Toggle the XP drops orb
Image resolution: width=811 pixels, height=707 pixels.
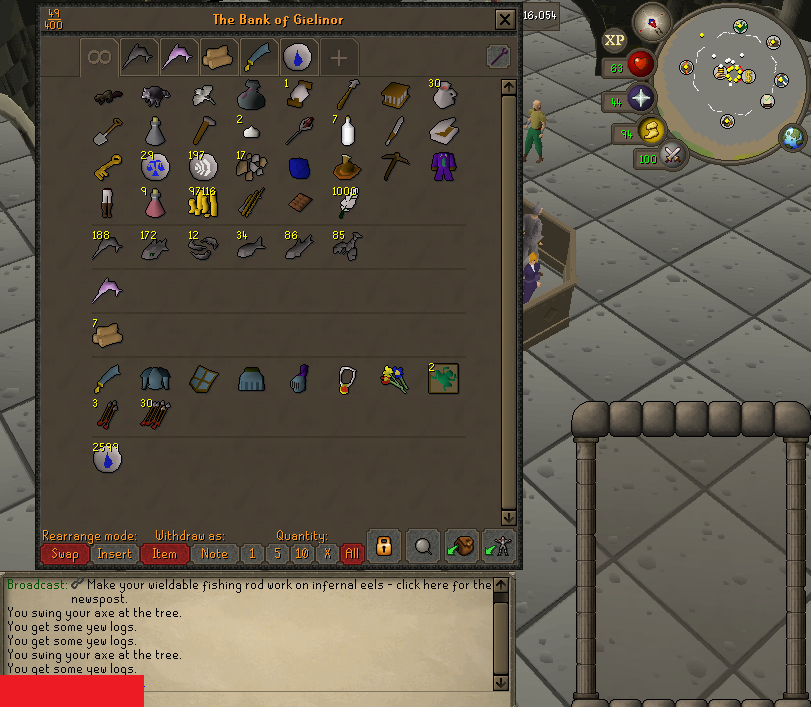[x=614, y=40]
